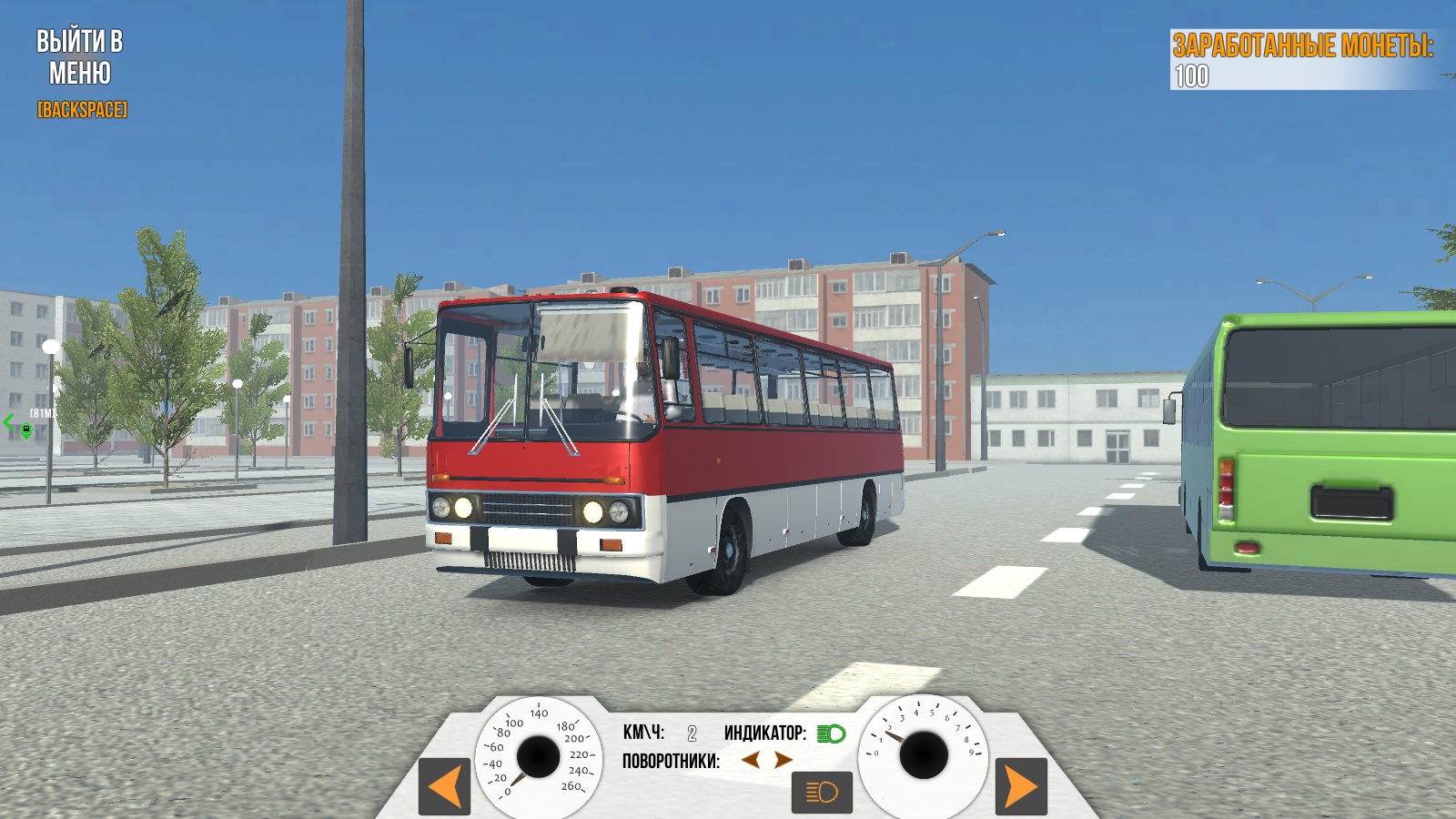Screen dimensions: 1456x819
Task: Click the green headlight indicator icon
Action: click(831, 733)
